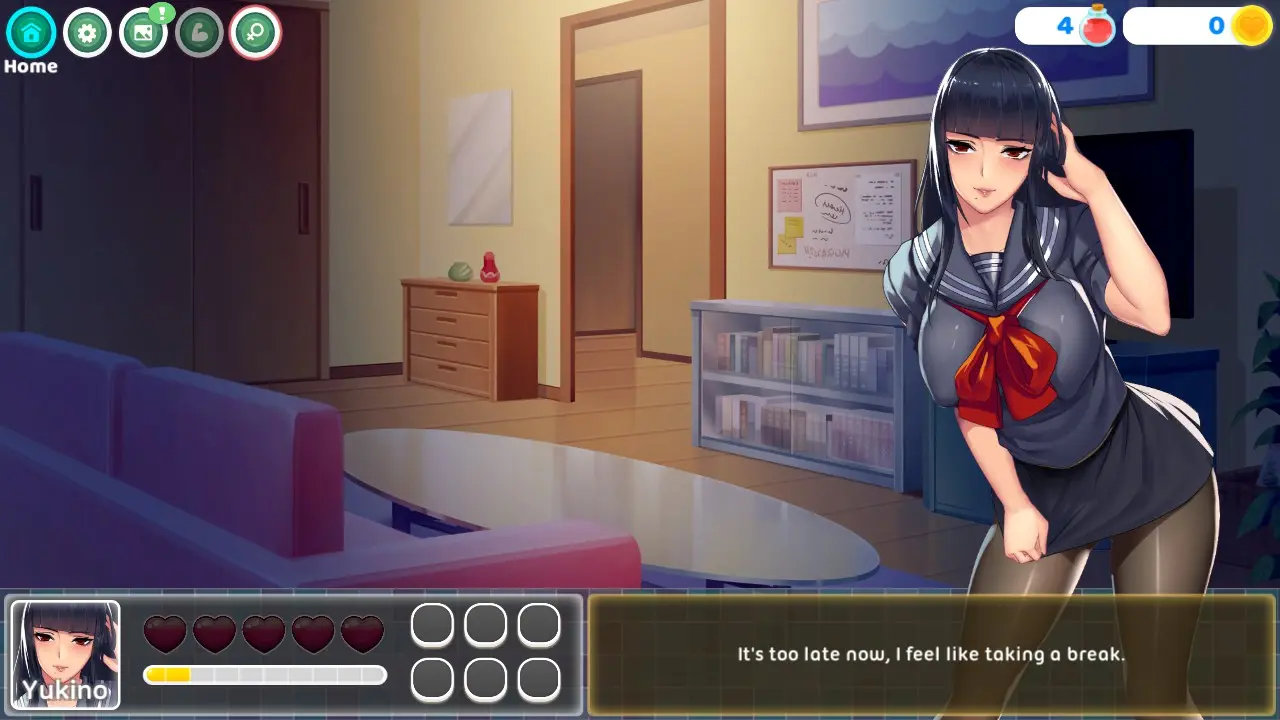
Task: Open the Home menu button
Action: [31, 33]
